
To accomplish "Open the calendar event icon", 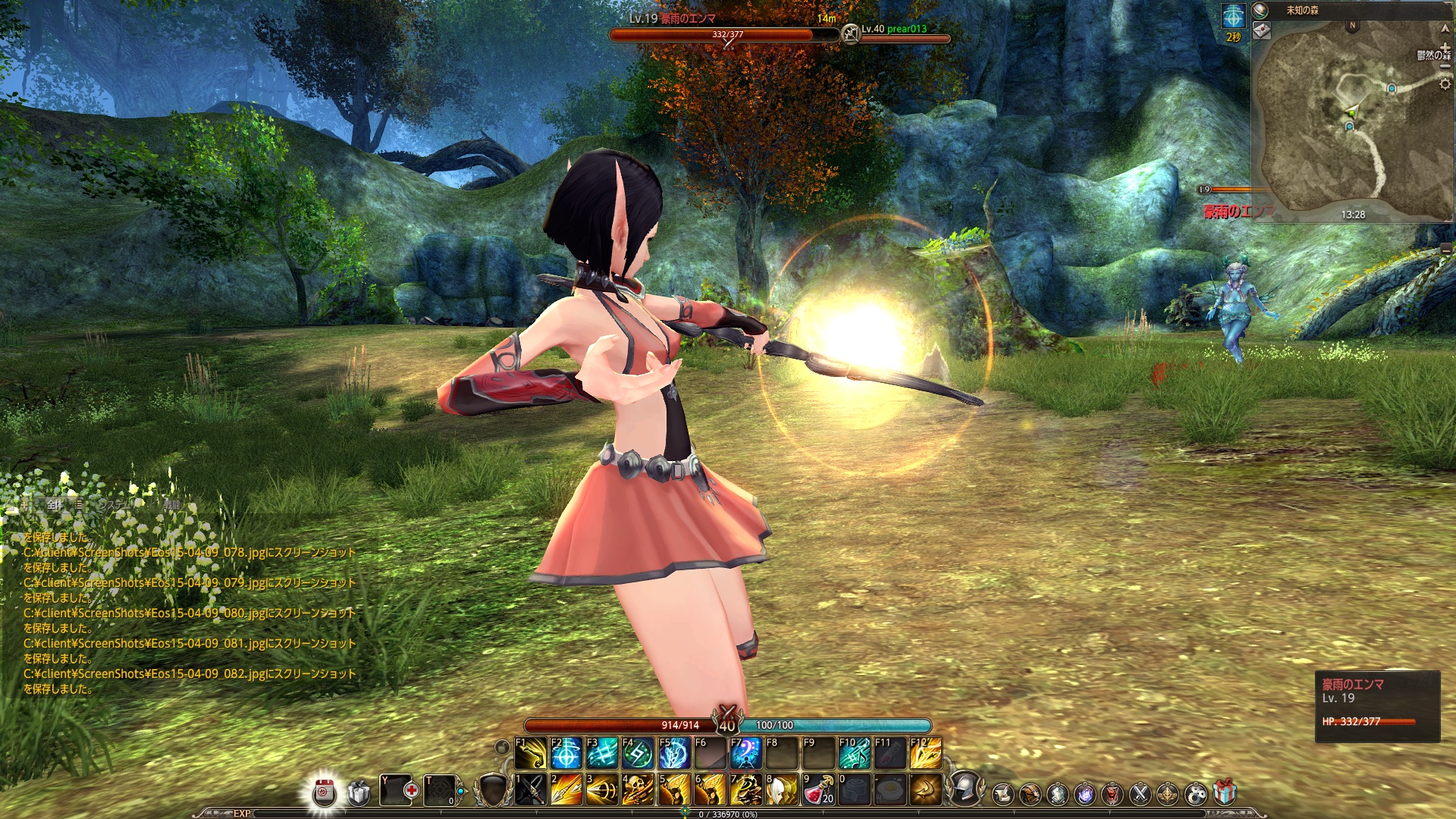I will [x=324, y=792].
